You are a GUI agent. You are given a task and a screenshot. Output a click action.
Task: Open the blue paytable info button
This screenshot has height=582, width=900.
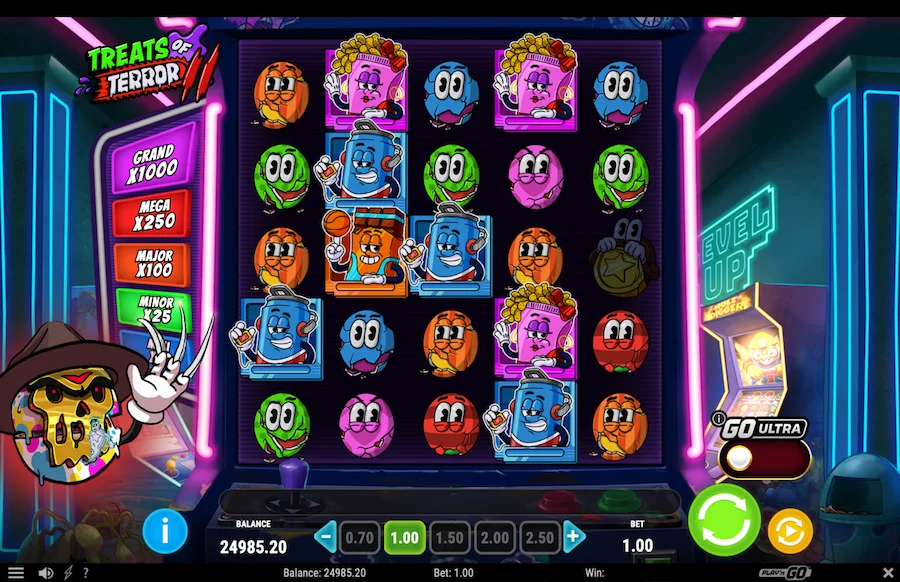coord(165,530)
